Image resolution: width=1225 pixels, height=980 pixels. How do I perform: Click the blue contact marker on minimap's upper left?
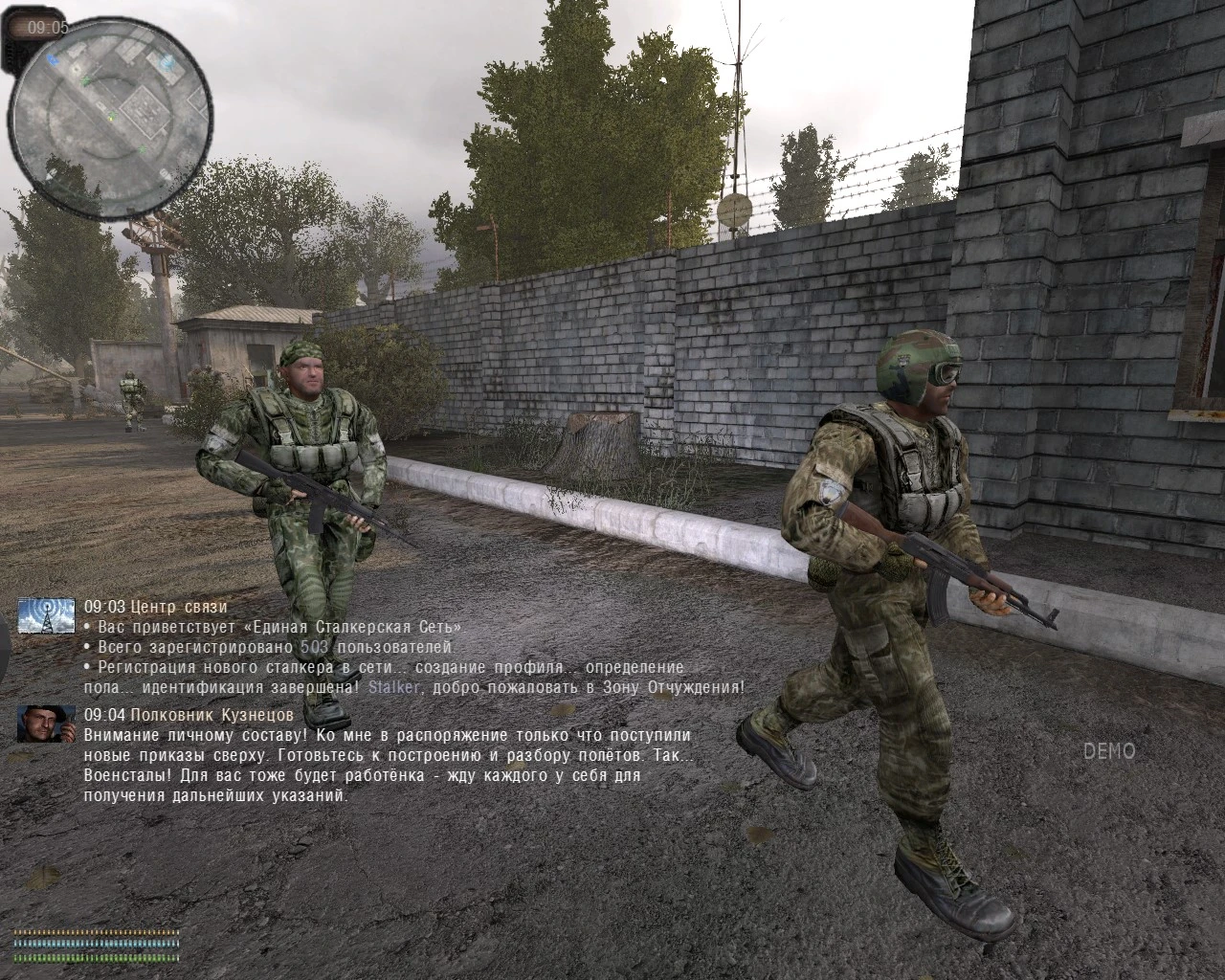click(53, 61)
